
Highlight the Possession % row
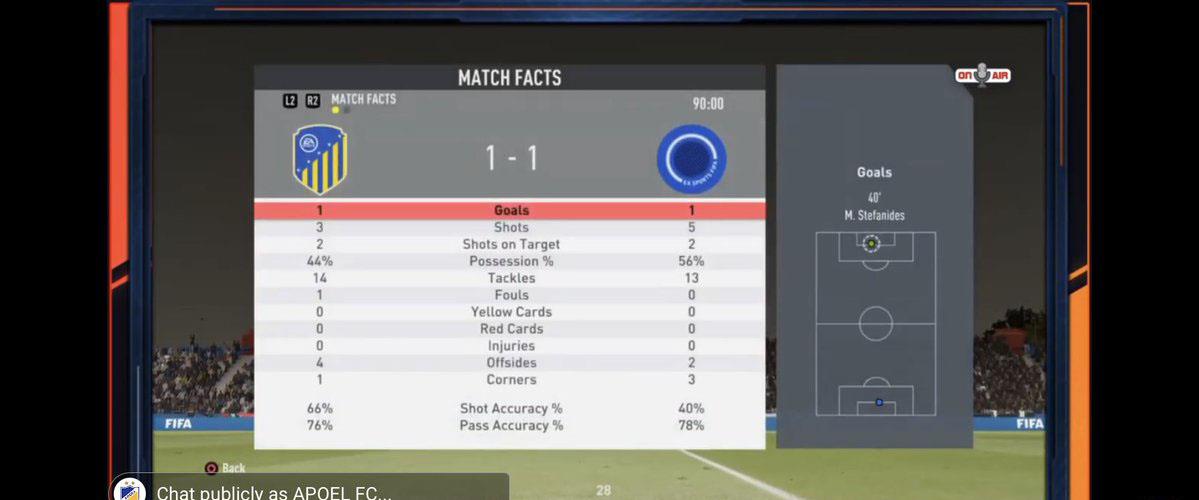tap(510, 262)
